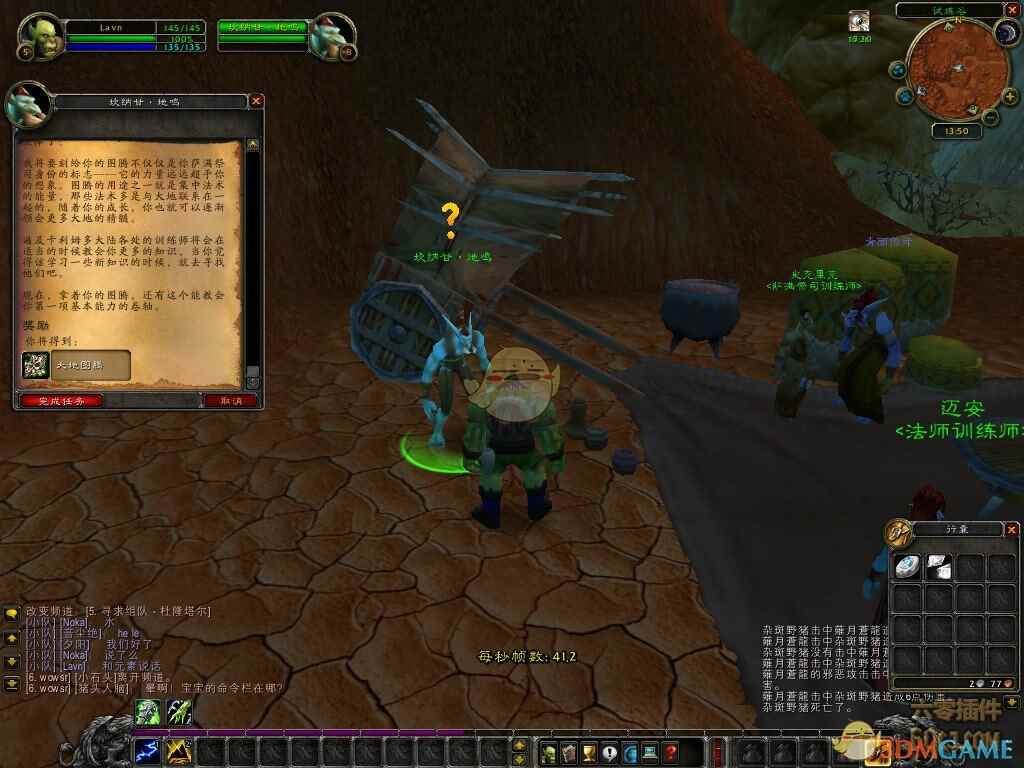Close the backpack window
Viewport: 1024px width, 768px height.
click(1012, 527)
